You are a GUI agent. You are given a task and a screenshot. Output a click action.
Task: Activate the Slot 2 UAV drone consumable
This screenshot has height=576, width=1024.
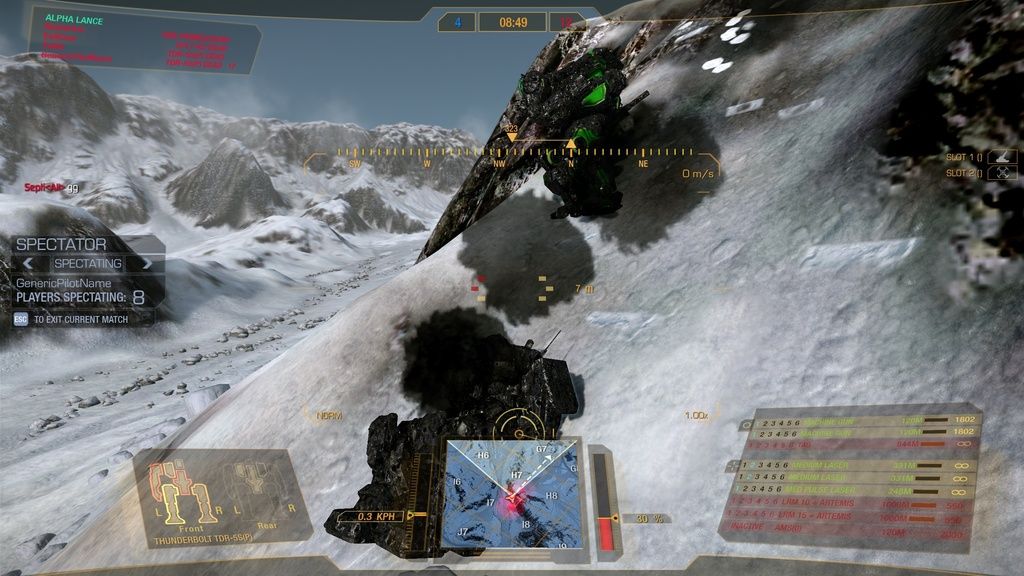click(1003, 173)
